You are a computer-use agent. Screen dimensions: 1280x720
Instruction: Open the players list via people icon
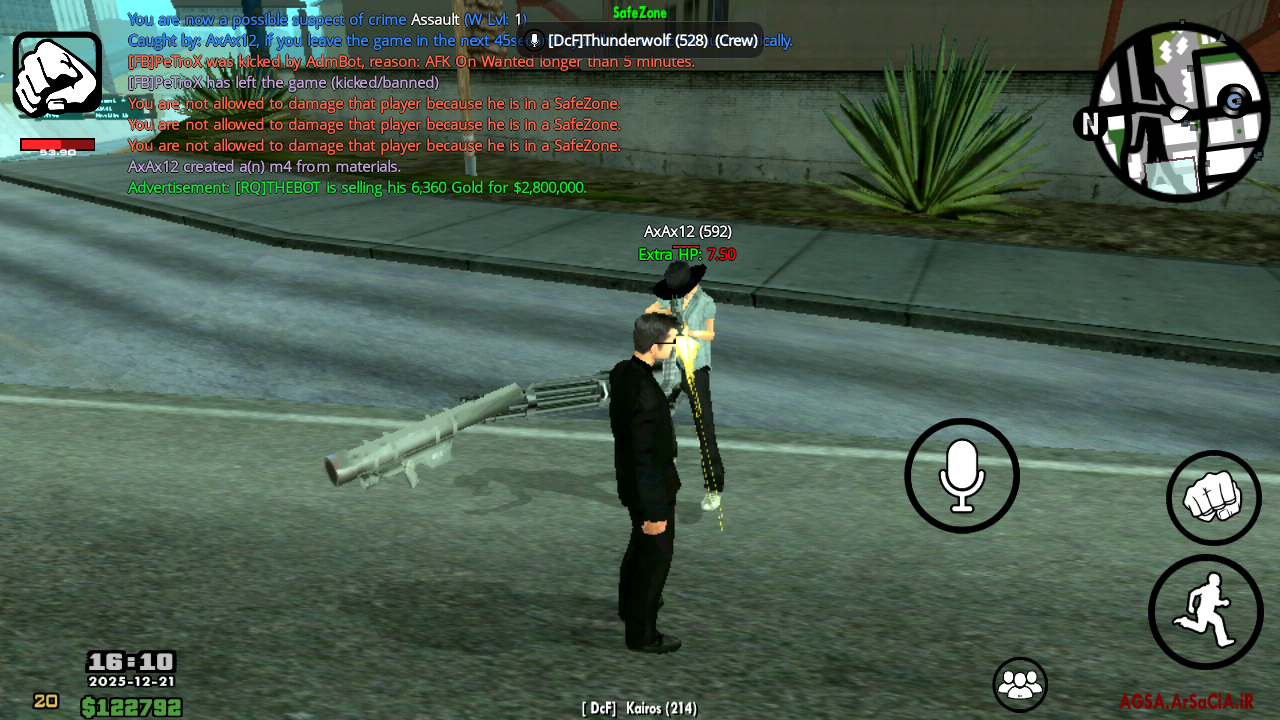pos(1019,684)
